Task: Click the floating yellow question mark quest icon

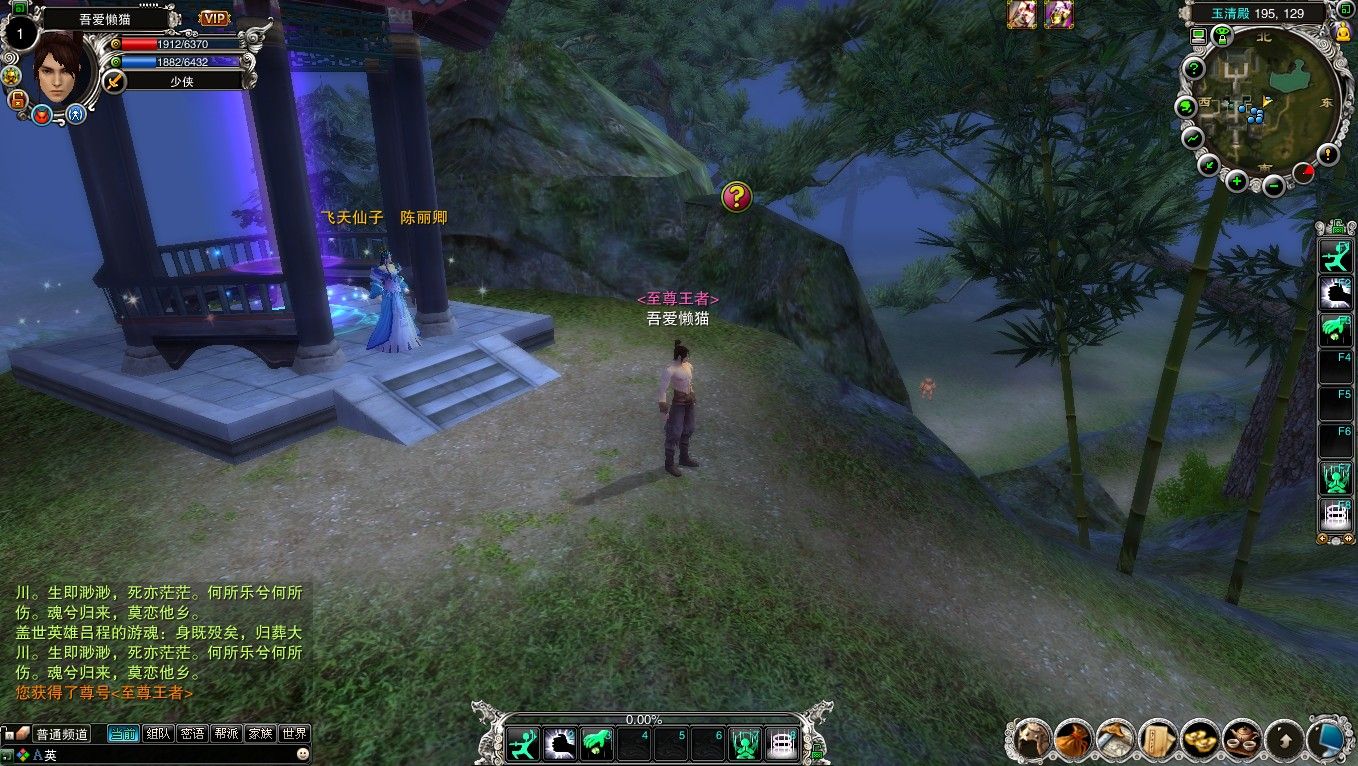Action: [x=736, y=196]
